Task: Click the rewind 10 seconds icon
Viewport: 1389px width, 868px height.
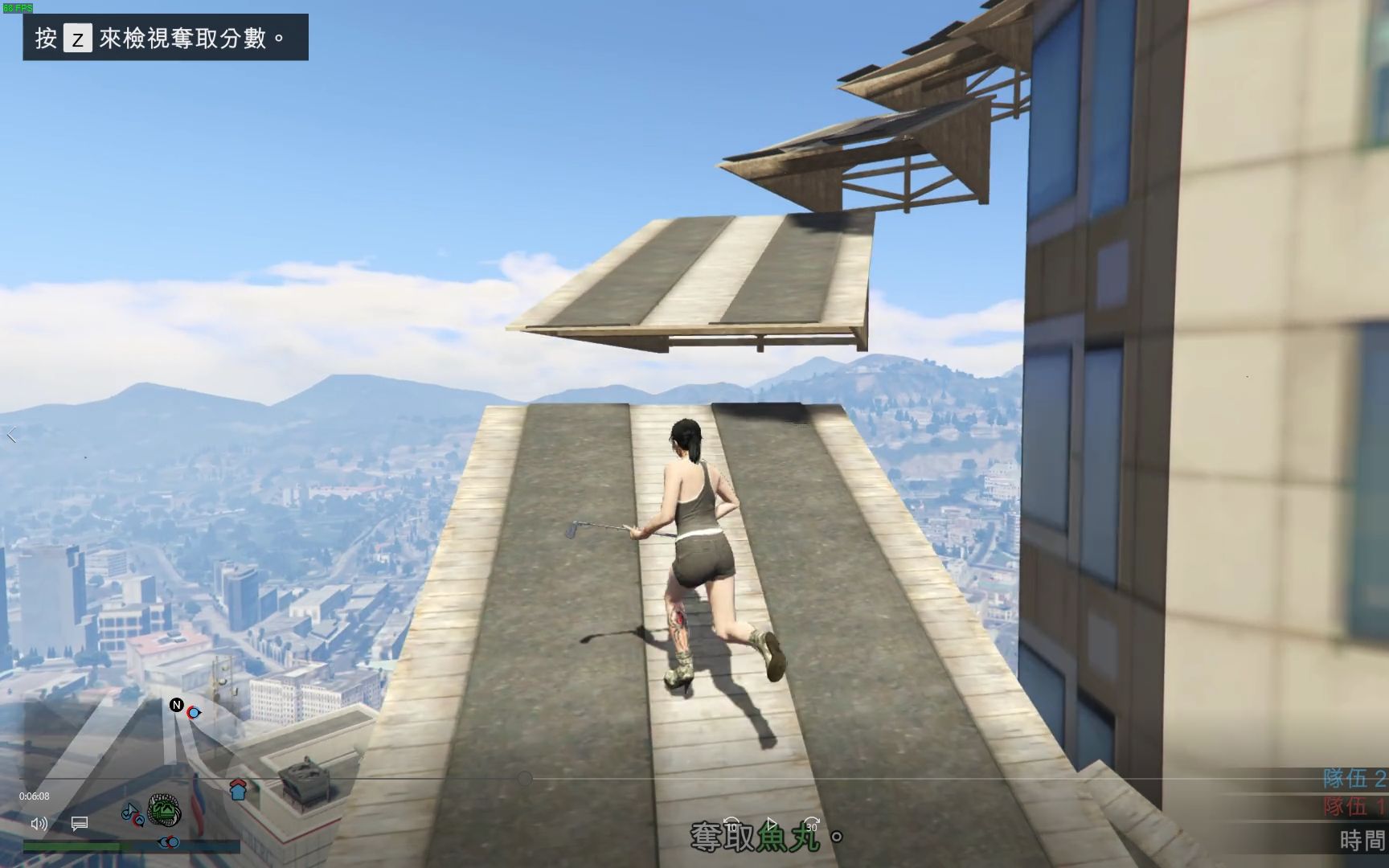Action: [x=733, y=825]
